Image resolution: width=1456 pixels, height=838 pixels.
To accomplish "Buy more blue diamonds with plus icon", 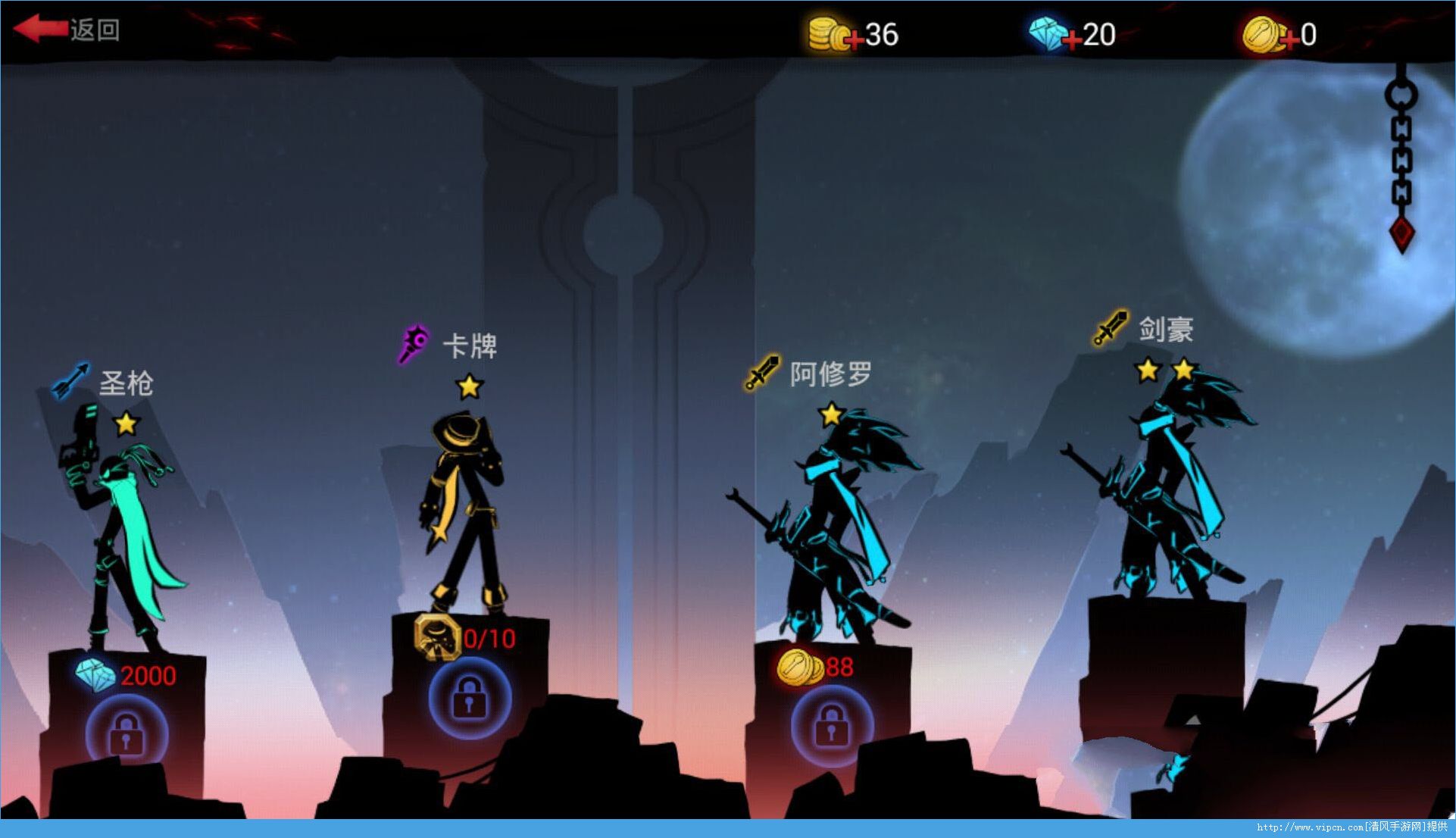I will pyautogui.click(x=1071, y=39).
